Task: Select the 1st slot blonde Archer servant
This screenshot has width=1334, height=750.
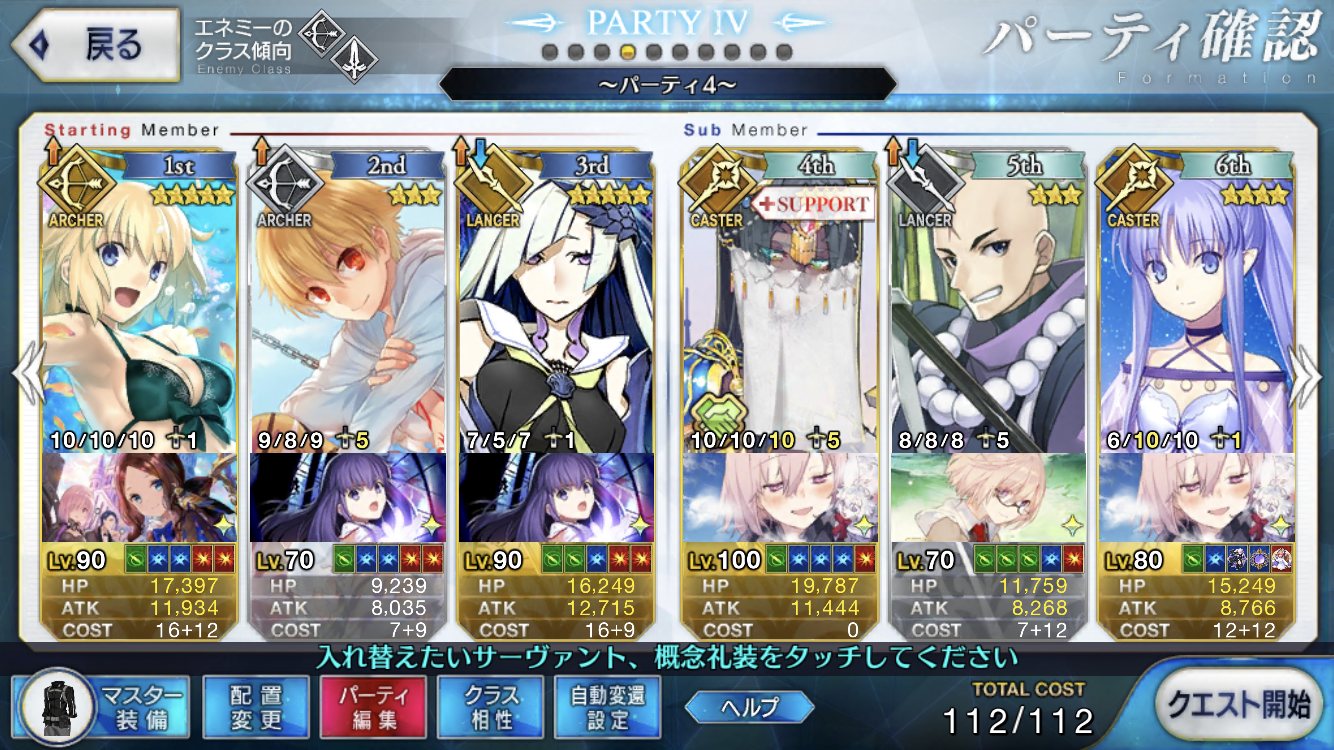Action: point(140,310)
